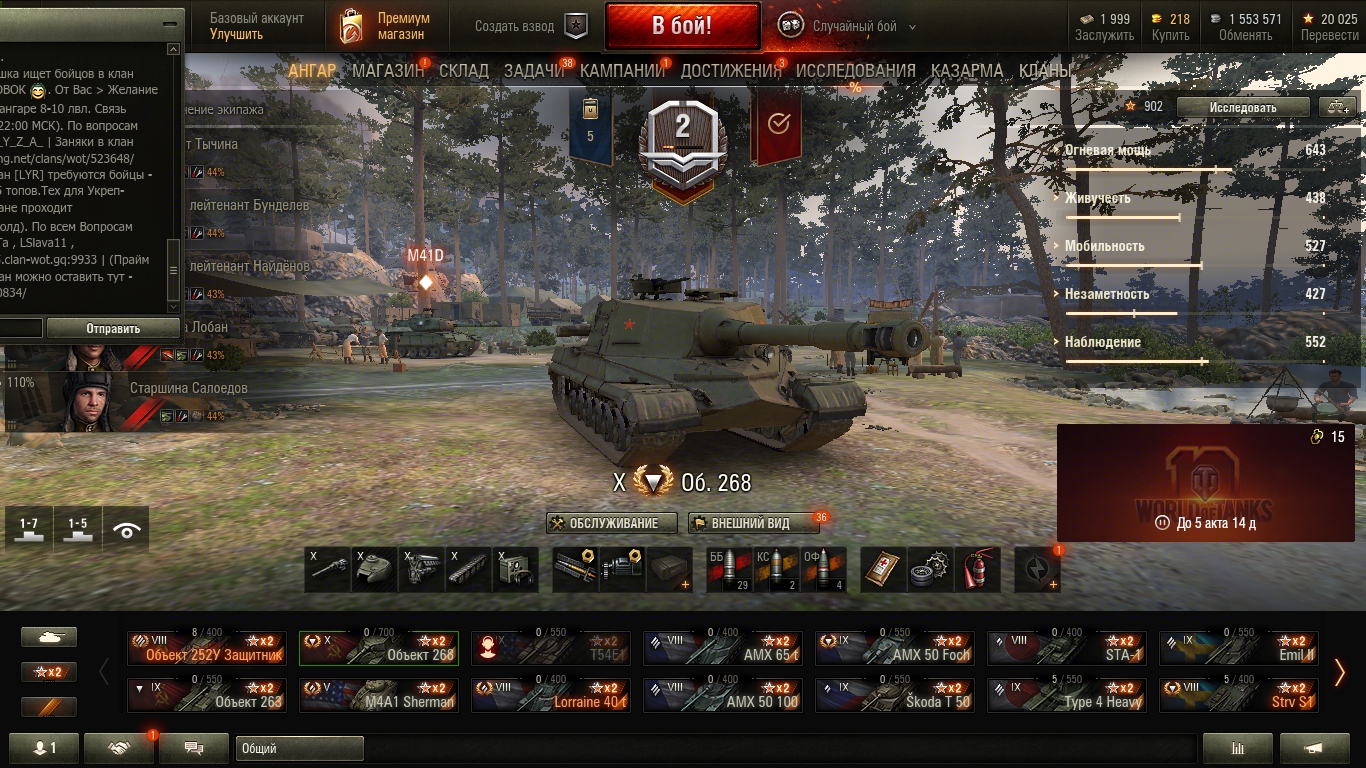The image size is (1366, 768).
Task: Create a platoon via Создать взвод
Action: (531, 26)
